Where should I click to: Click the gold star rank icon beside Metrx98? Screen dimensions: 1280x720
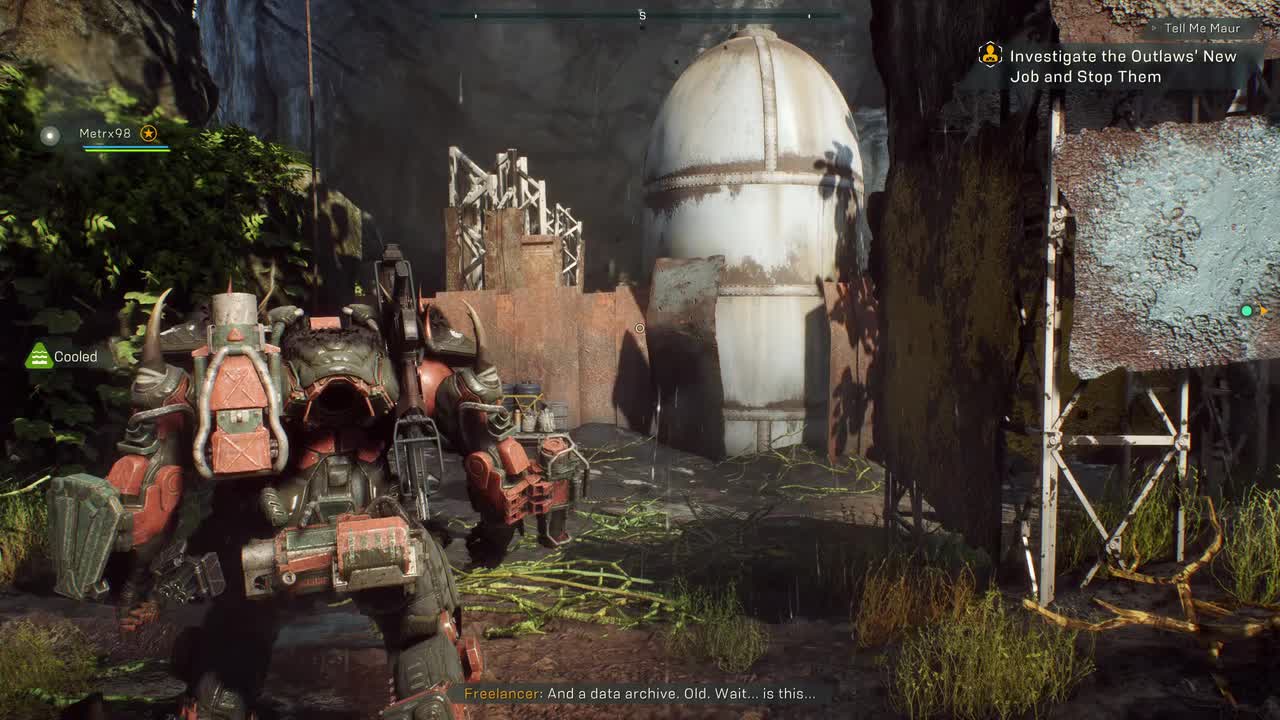click(150, 133)
